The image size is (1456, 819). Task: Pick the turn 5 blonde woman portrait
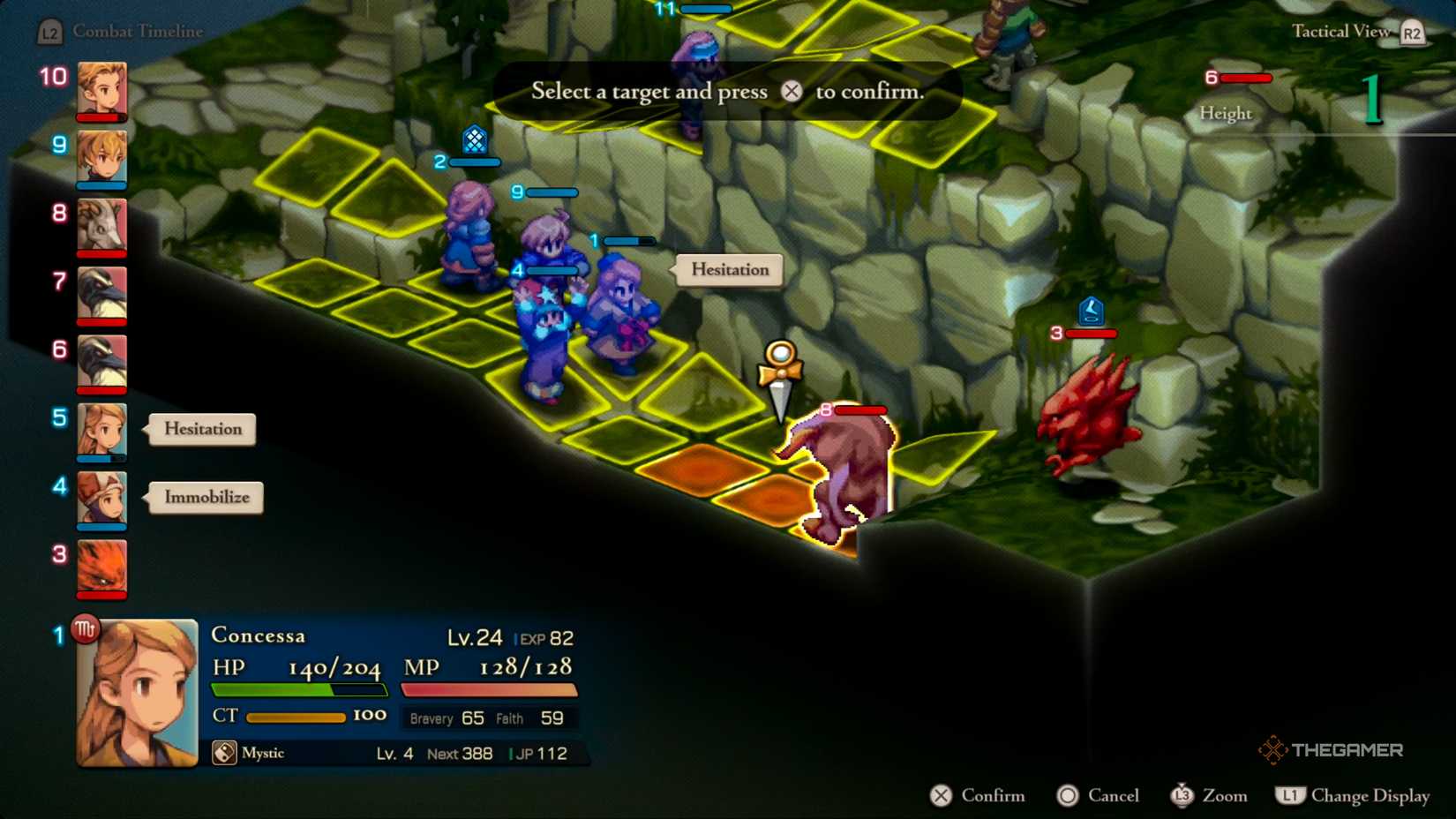coord(101,431)
